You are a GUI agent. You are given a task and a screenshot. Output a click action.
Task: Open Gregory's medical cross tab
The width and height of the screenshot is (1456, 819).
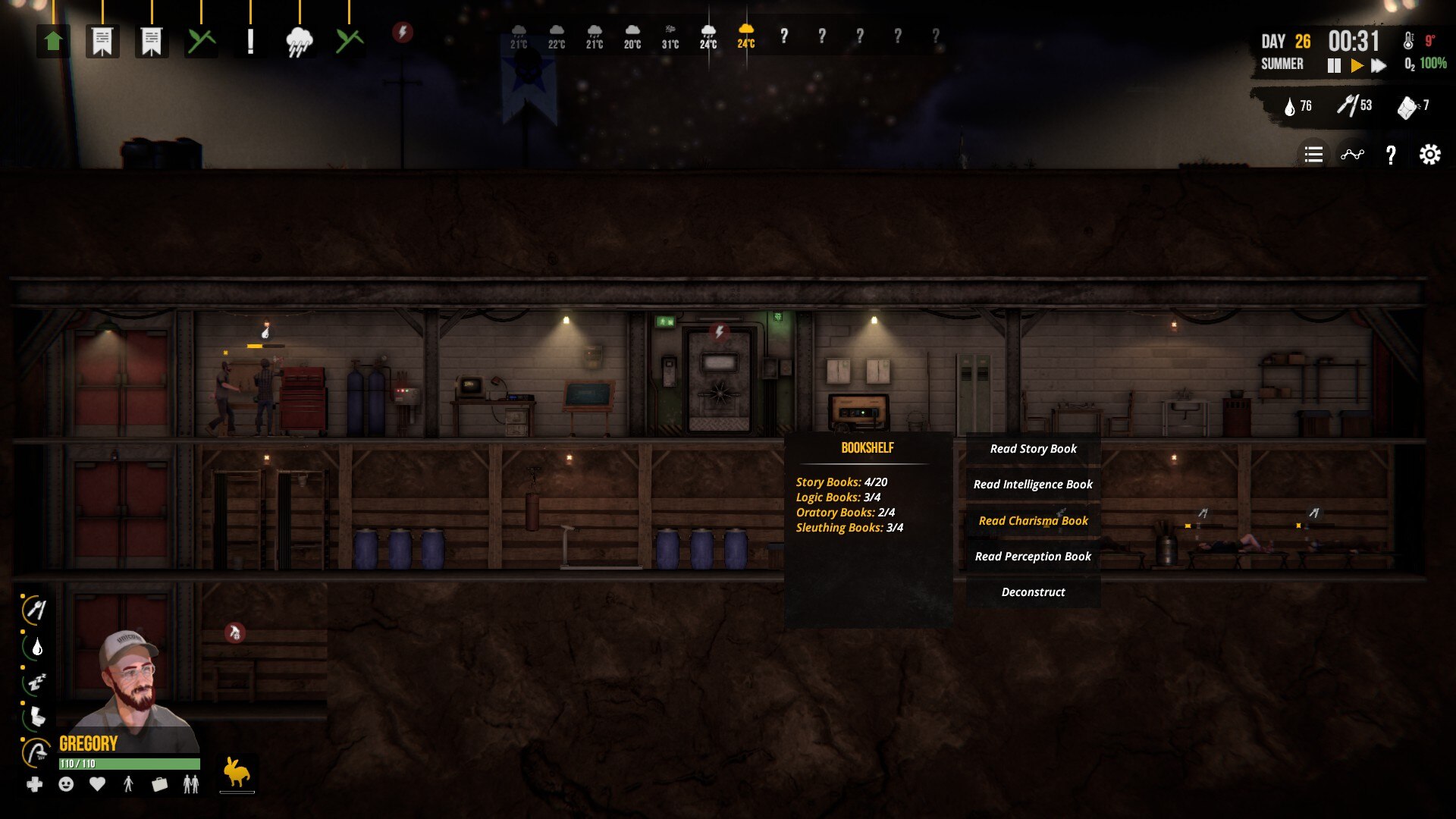point(35,784)
